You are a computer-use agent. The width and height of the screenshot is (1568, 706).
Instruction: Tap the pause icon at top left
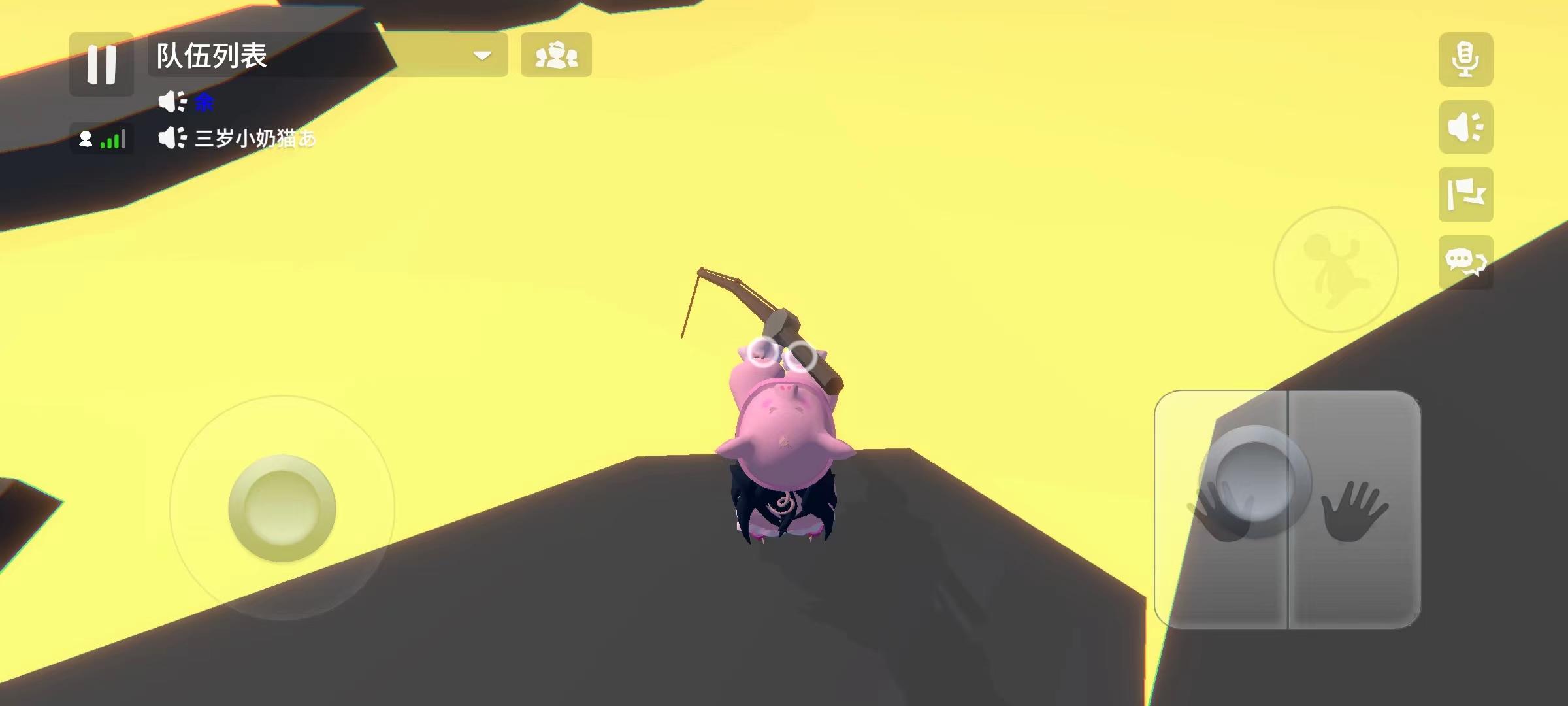click(x=101, y=62)
